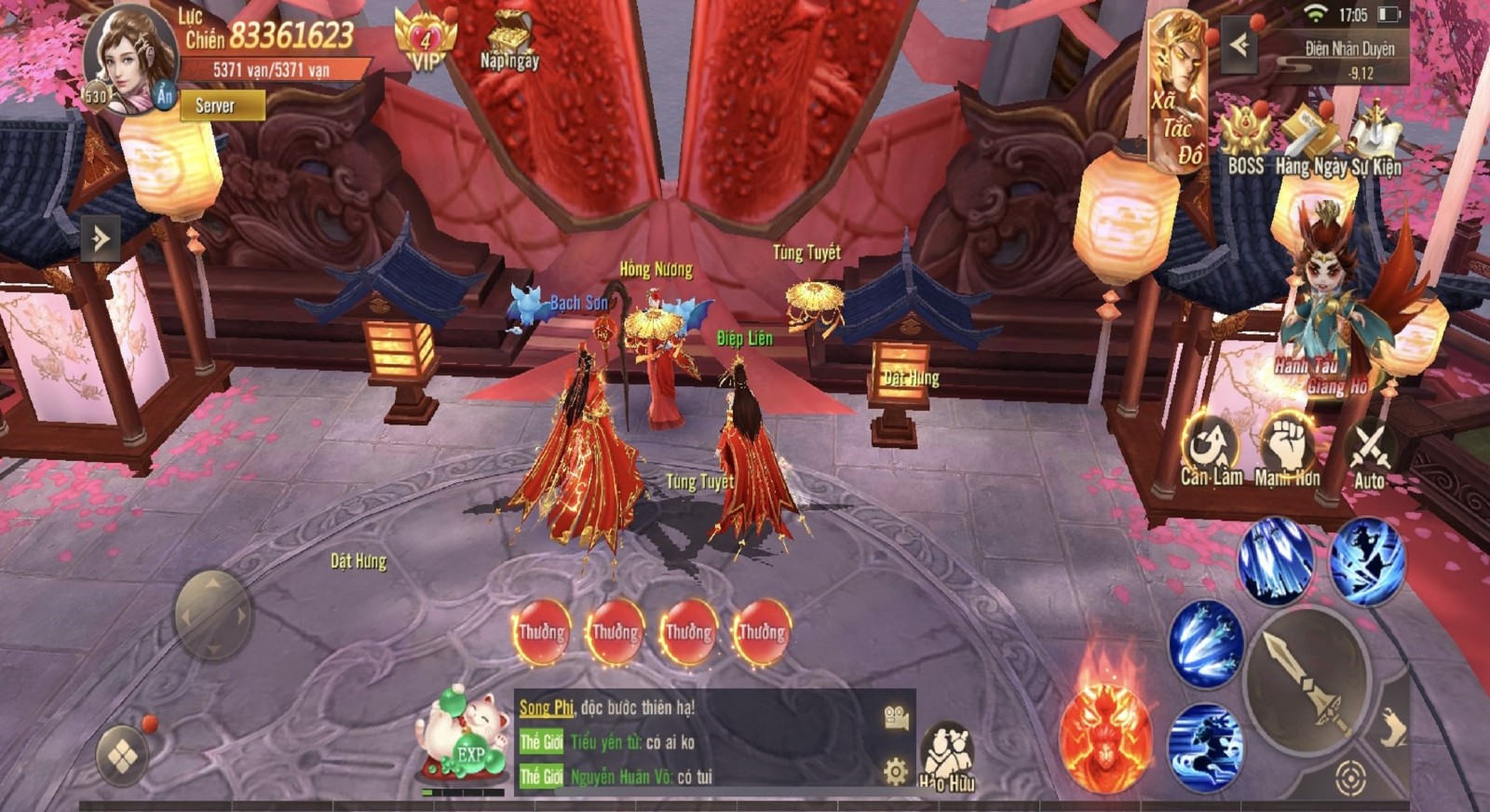Open the Mạnh Hơn fist button
The image size is (1490, 812).
[1288, 450]
